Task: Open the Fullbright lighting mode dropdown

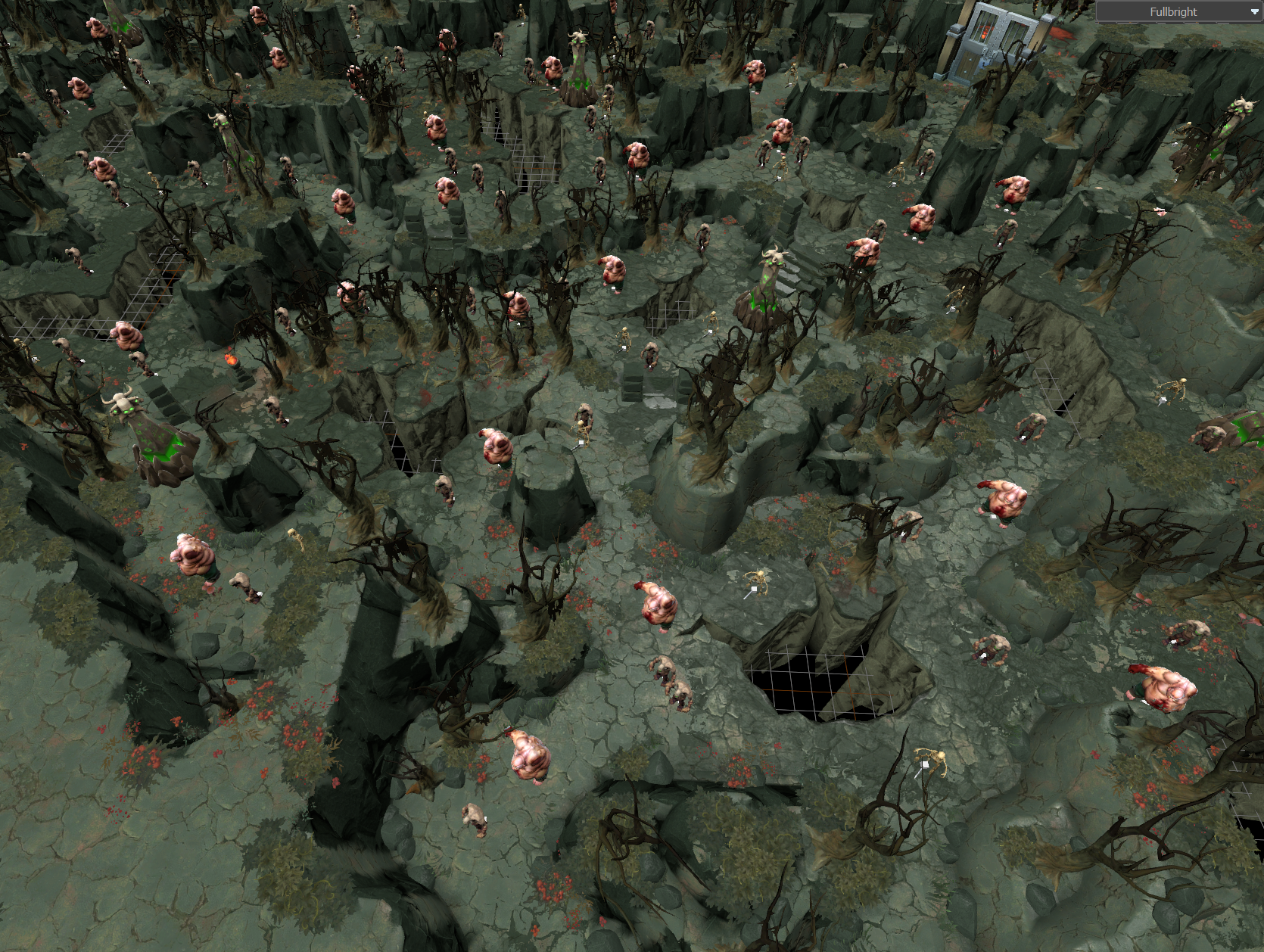Action: click(1179, 11)
